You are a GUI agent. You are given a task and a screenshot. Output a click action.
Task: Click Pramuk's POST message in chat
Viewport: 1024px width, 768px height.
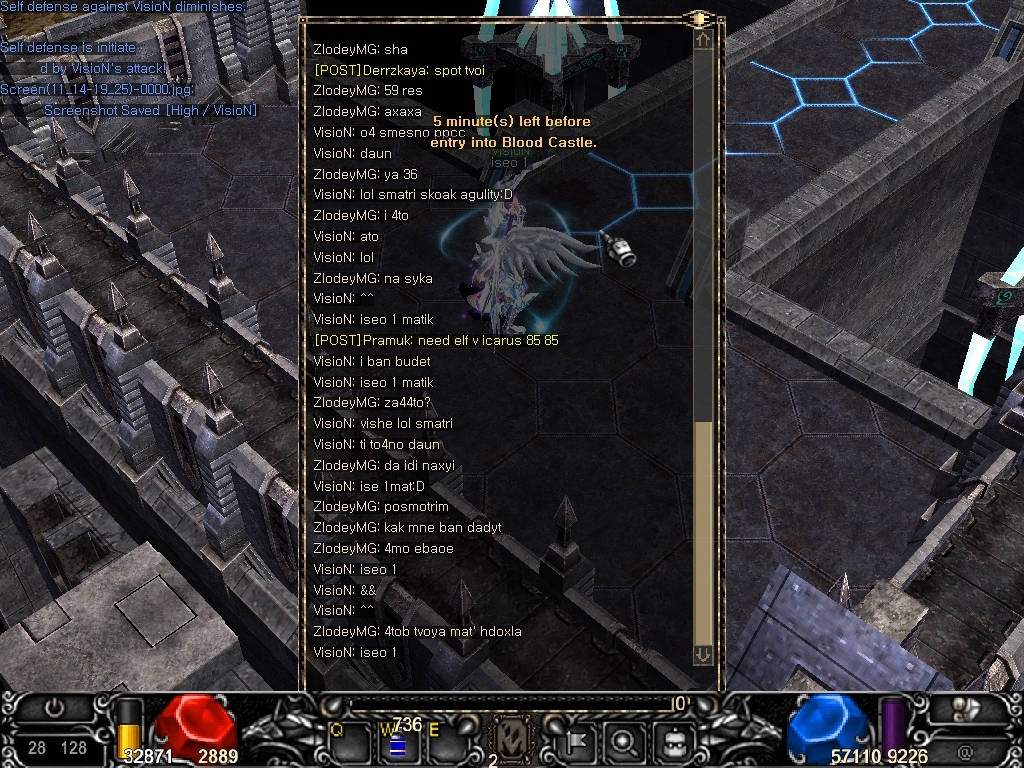point(436,341)
